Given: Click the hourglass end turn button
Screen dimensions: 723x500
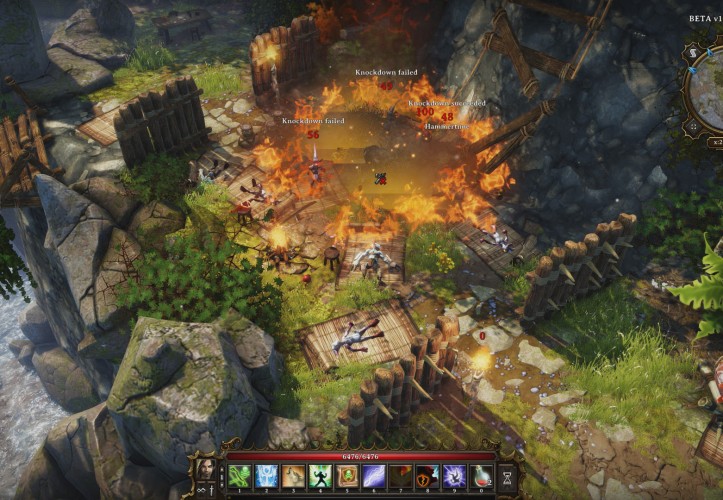Looking at the screenshot, I should [x=507, y=477].
